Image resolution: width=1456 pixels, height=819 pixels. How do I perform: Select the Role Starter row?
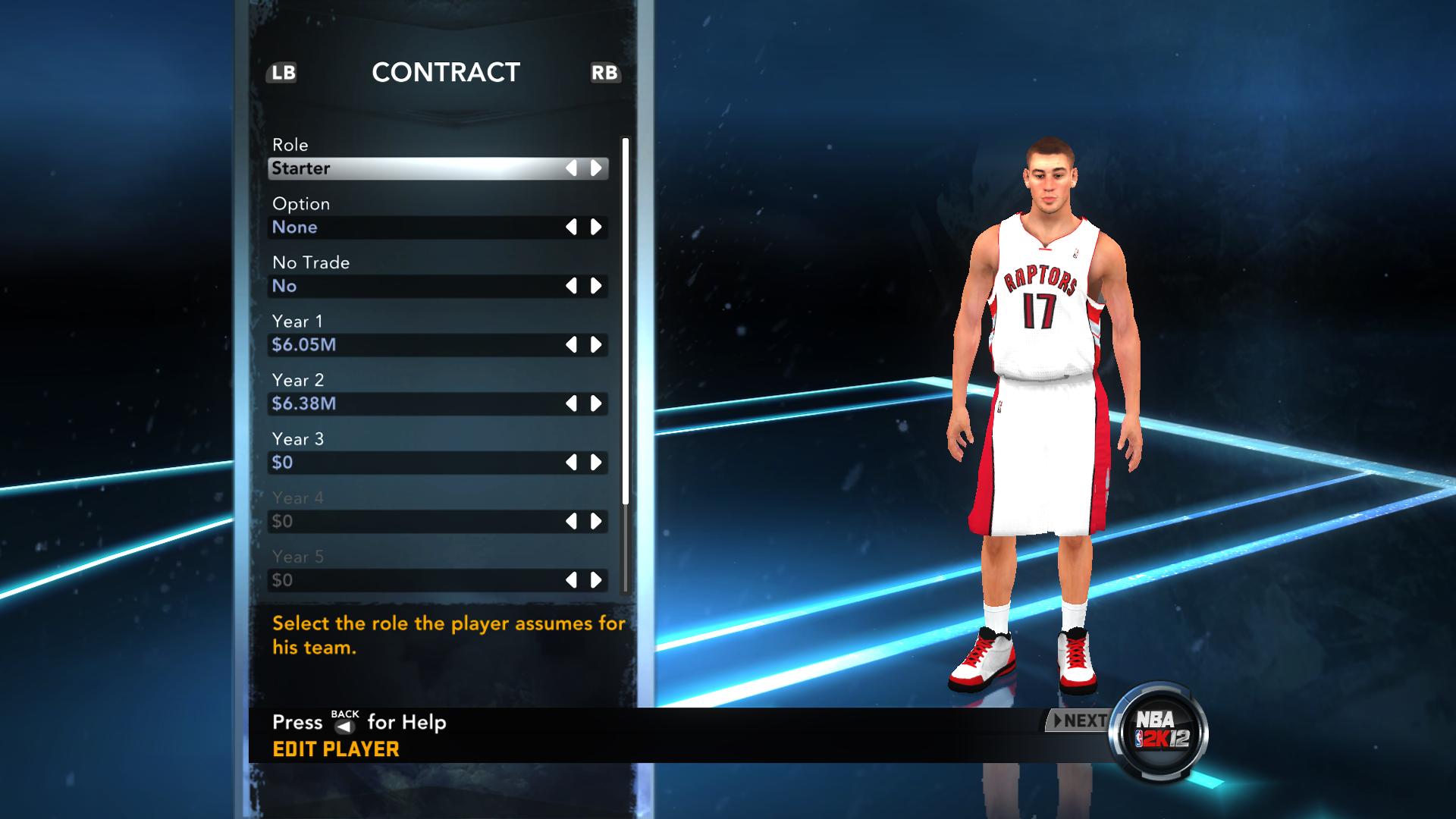click(x=417, y=168)
